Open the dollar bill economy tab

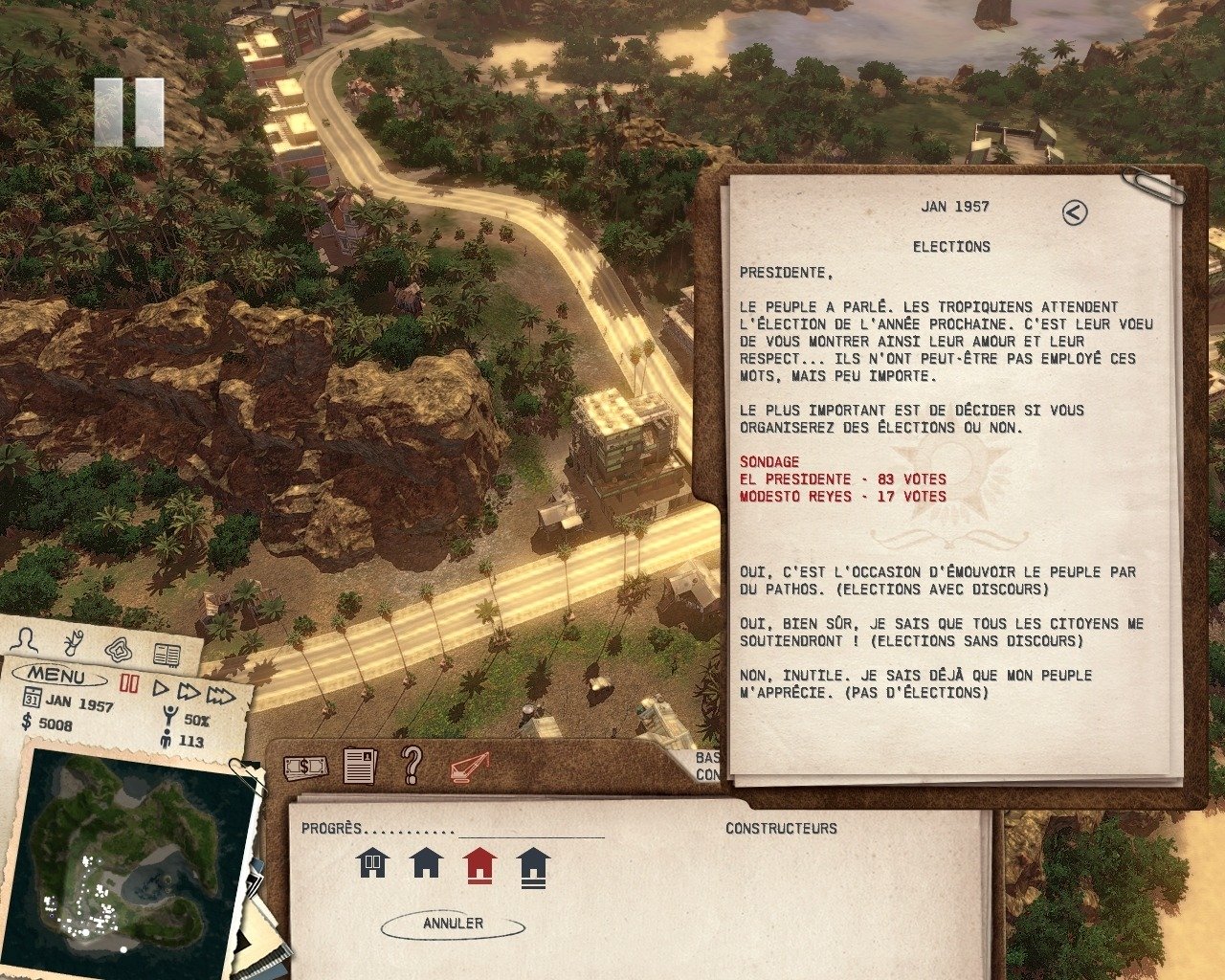coord(305,767)
